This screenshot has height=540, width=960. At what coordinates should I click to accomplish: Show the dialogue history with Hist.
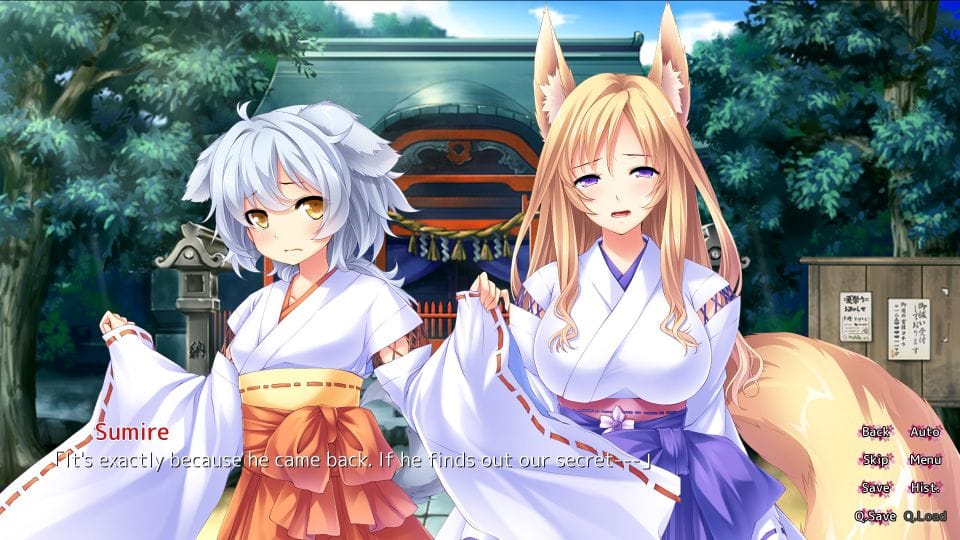[925, 488]
